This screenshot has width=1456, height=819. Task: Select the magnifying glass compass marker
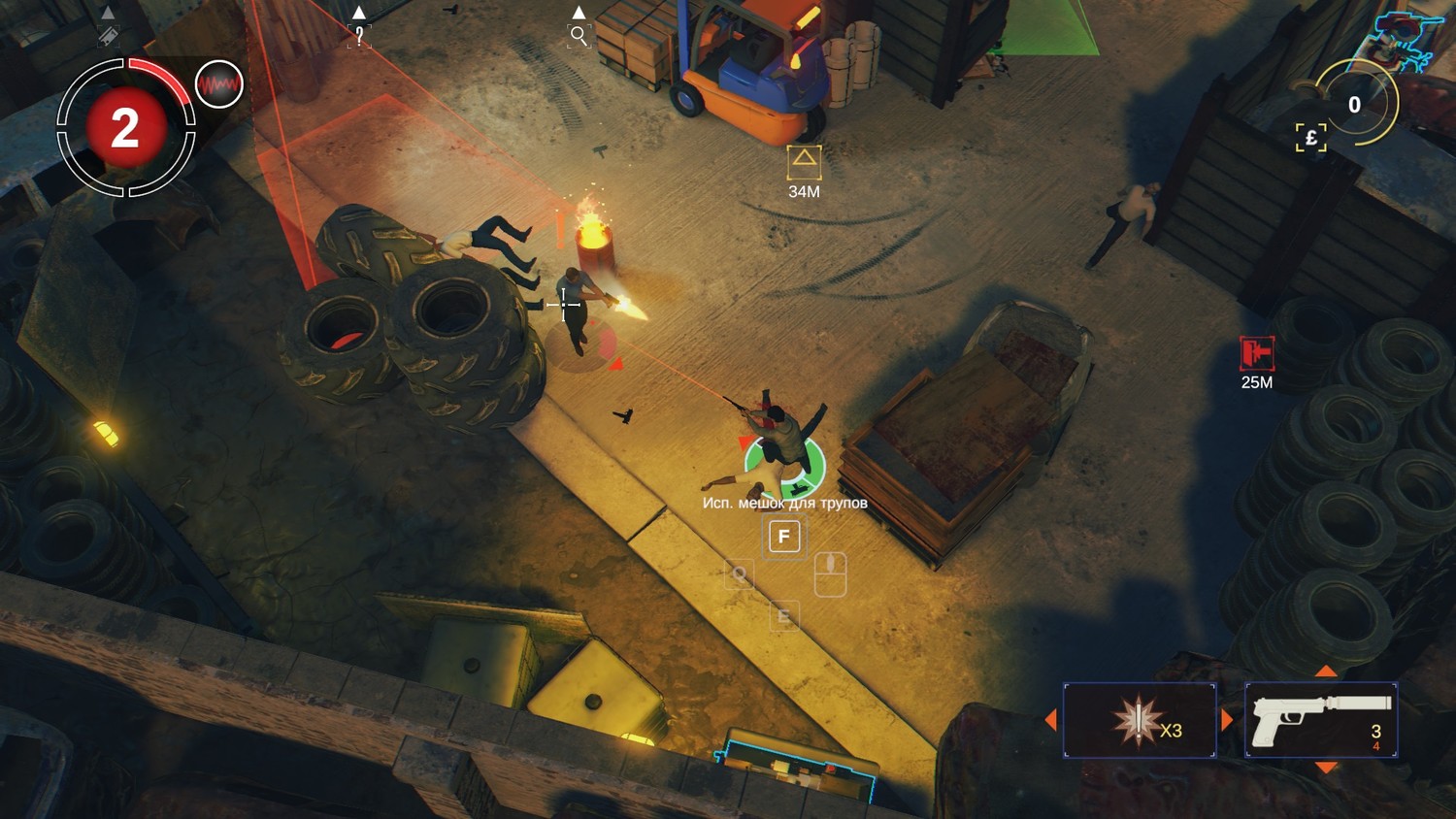[579, 37]
